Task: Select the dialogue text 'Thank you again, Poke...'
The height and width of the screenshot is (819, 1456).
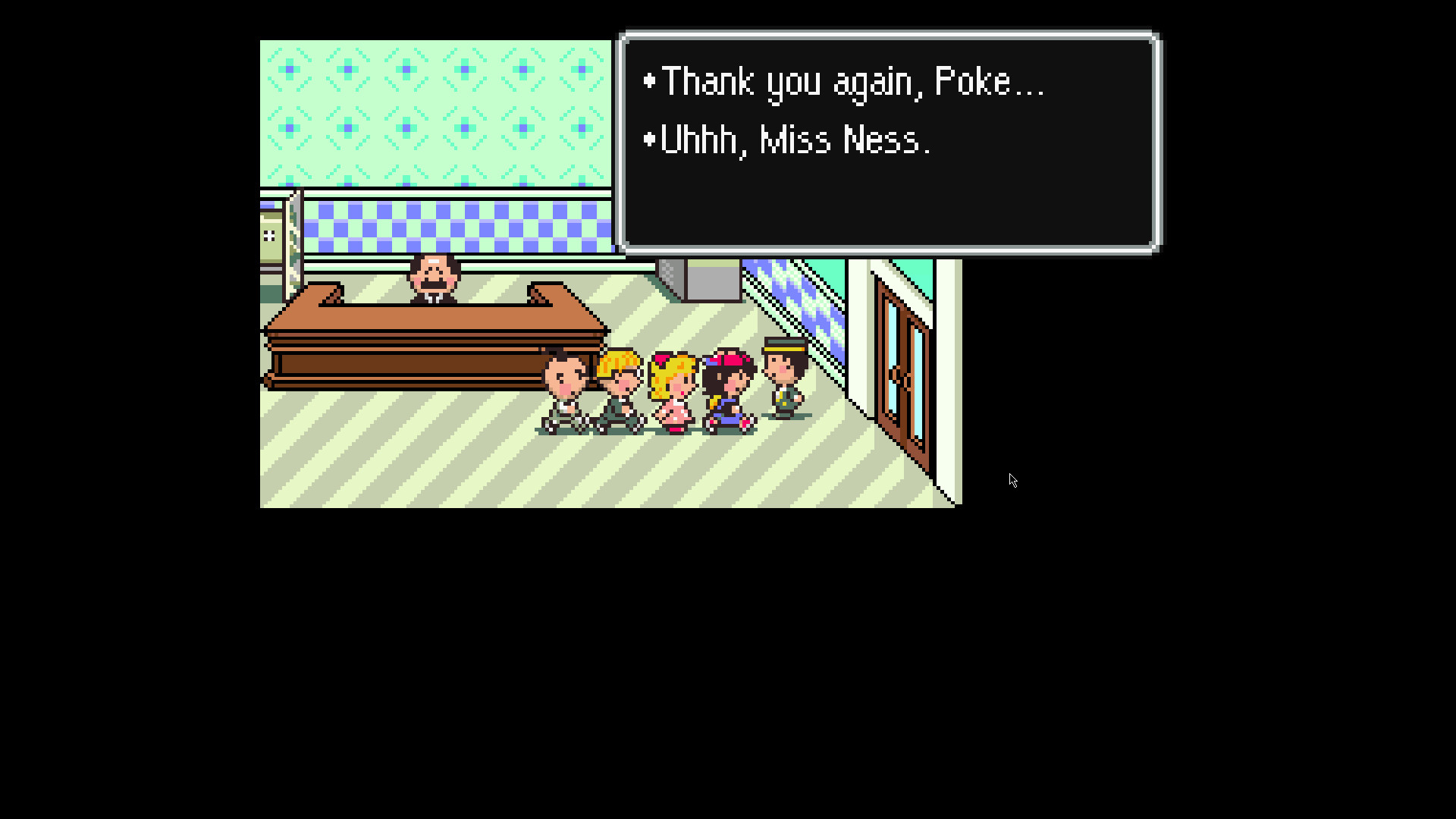Action: (x=849, y=81)
